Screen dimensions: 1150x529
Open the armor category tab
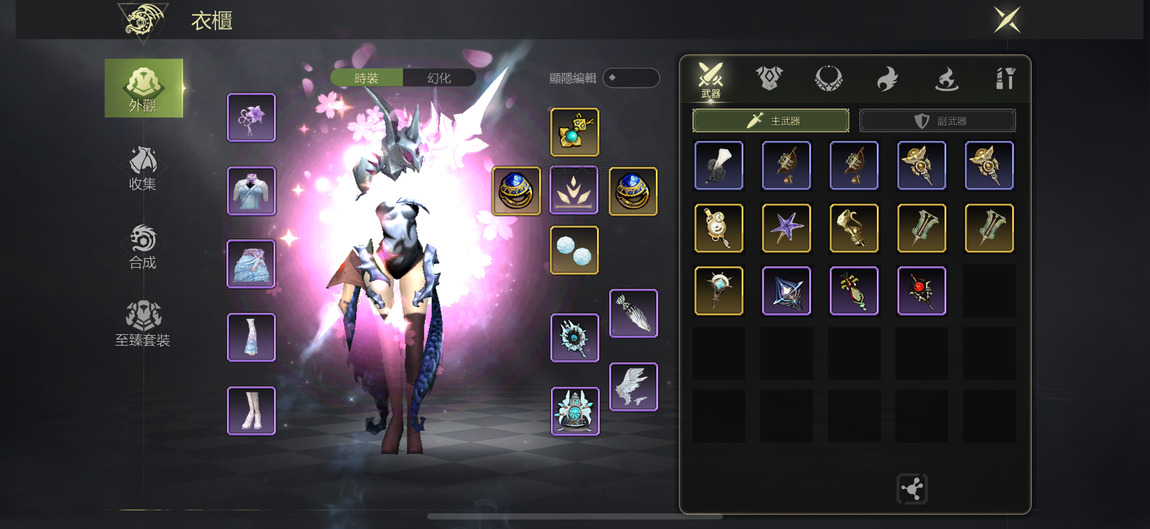click(769, 78)
